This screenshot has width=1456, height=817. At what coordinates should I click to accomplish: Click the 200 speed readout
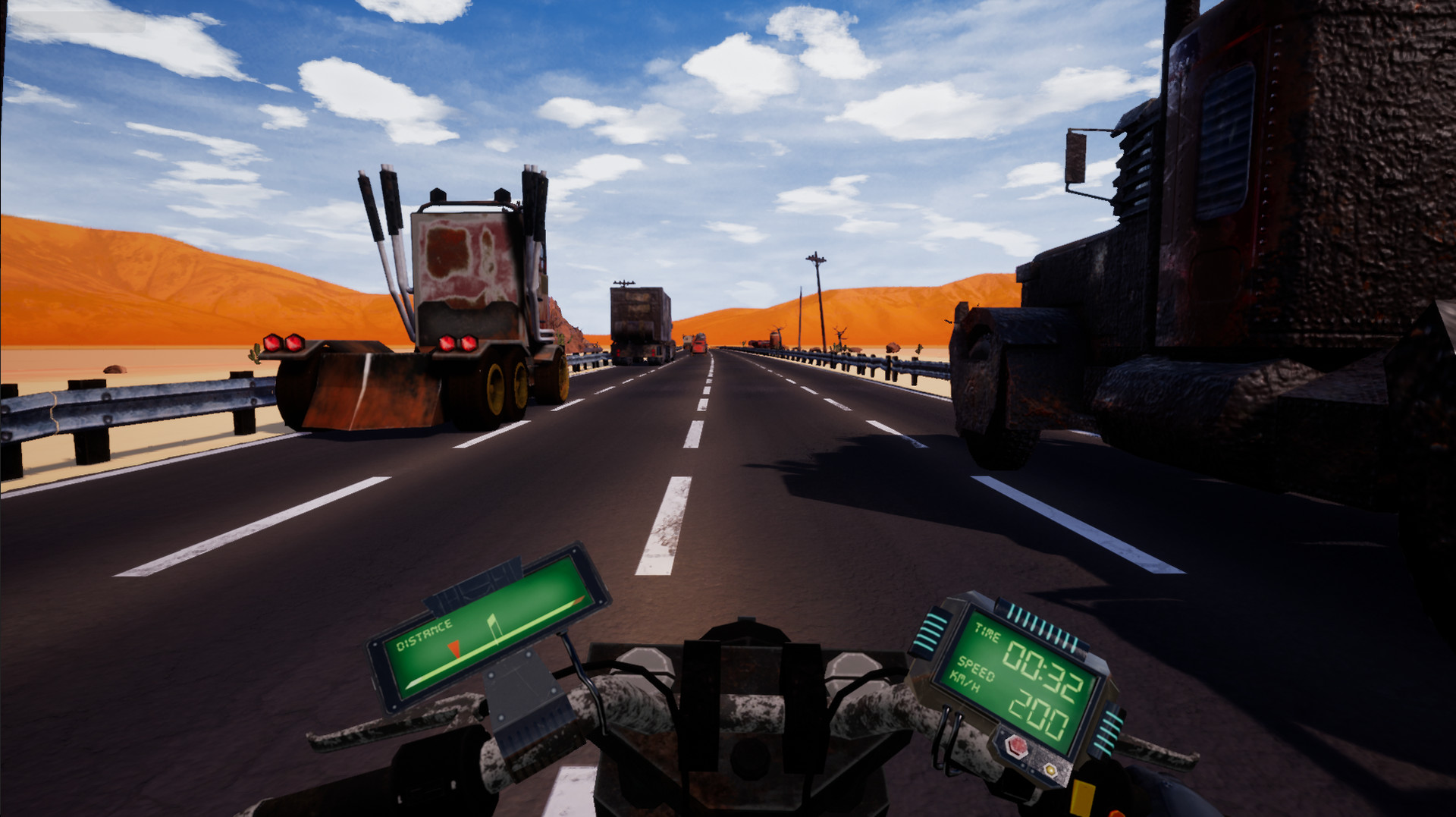[1039, 713]
